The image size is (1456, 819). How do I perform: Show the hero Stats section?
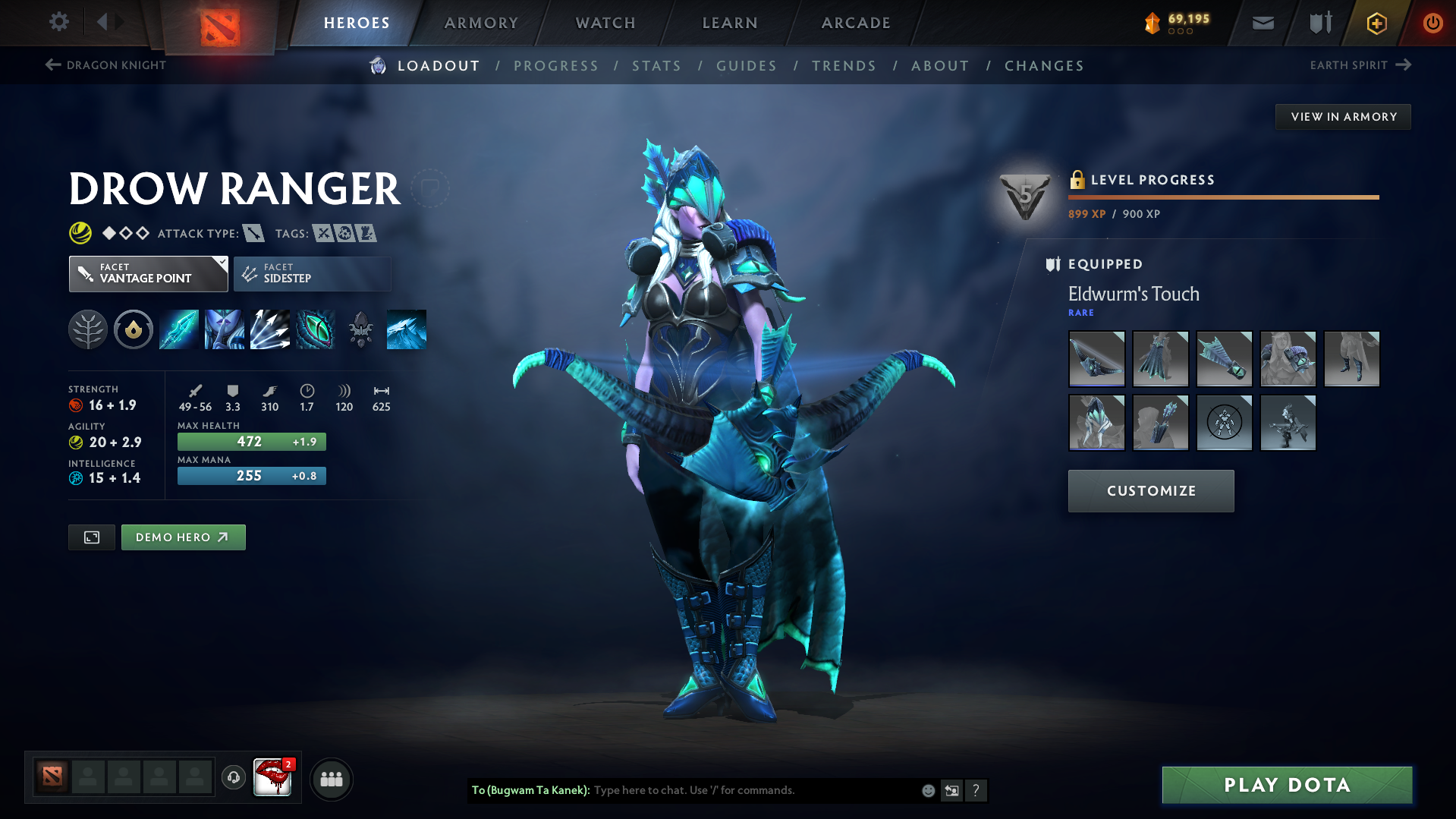point(656,66)
